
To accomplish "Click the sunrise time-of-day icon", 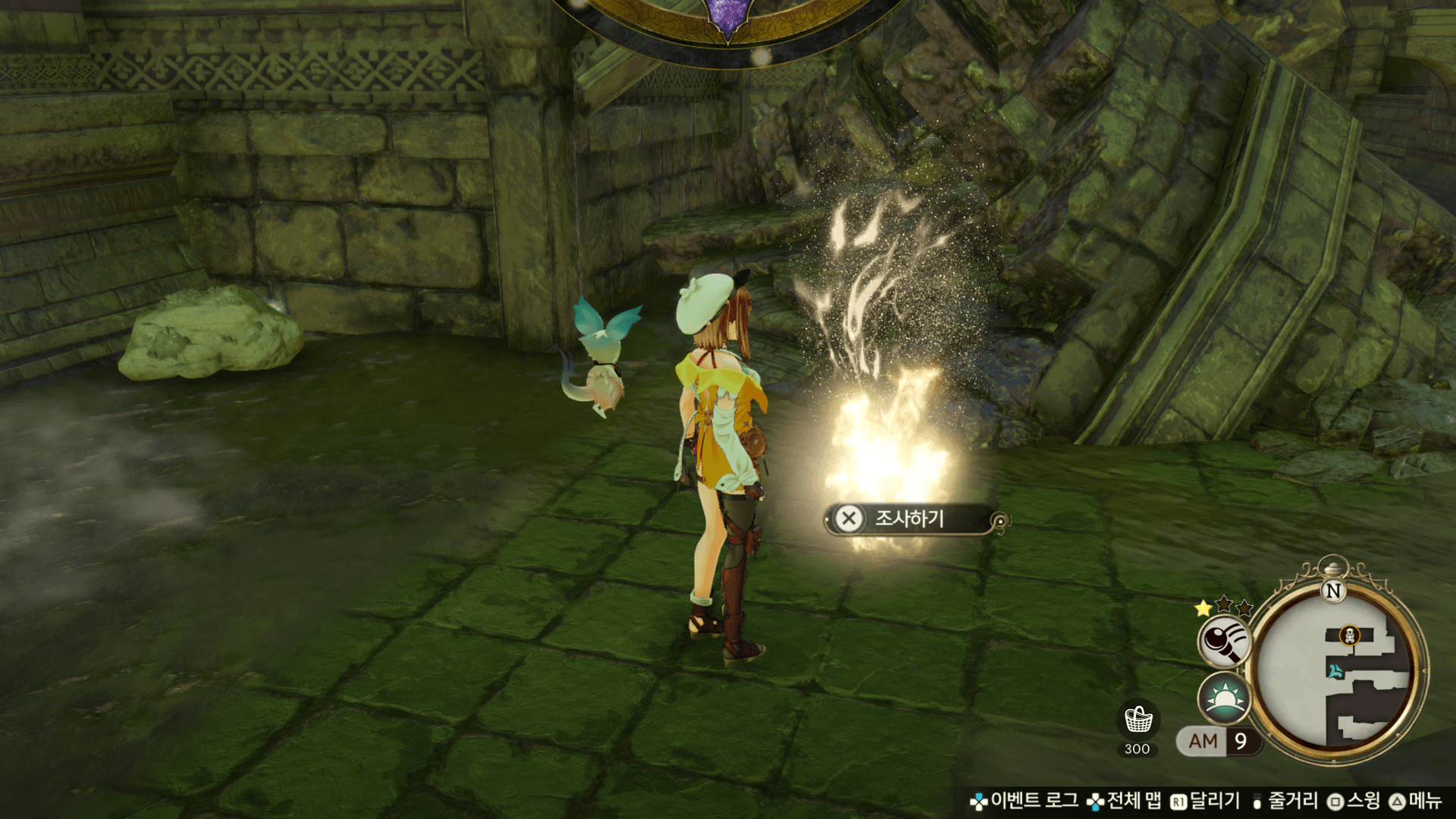I will pyautogui.click(x=1222, y=698).
